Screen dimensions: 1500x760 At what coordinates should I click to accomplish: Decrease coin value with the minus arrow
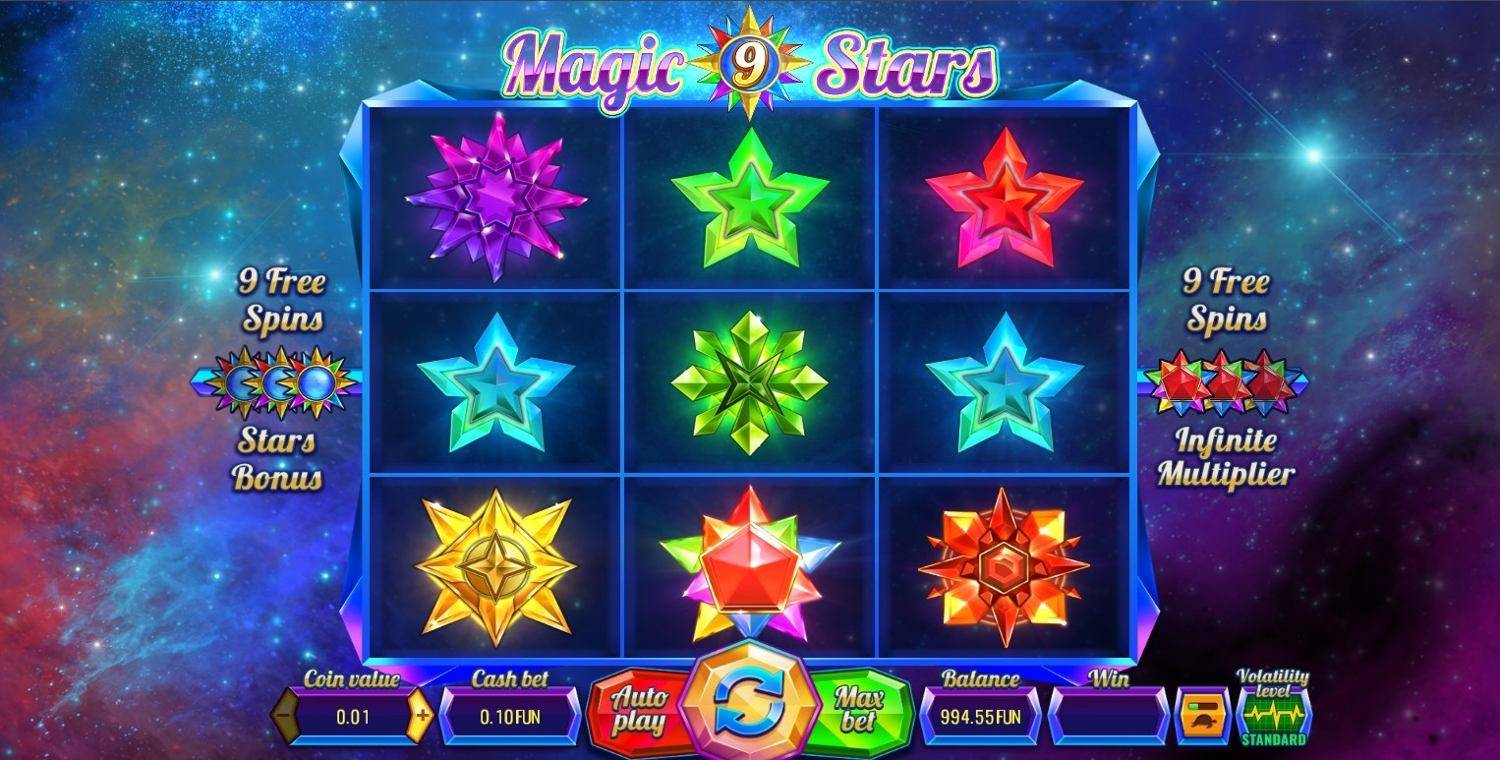(x=285, y=716)
